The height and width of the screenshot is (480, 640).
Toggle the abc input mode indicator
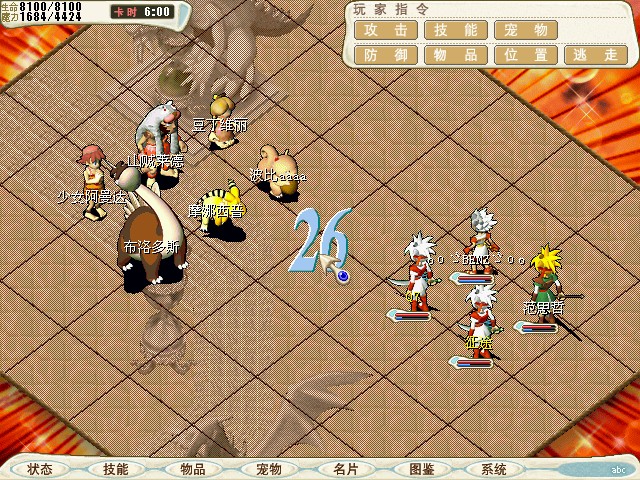(618, 469)
